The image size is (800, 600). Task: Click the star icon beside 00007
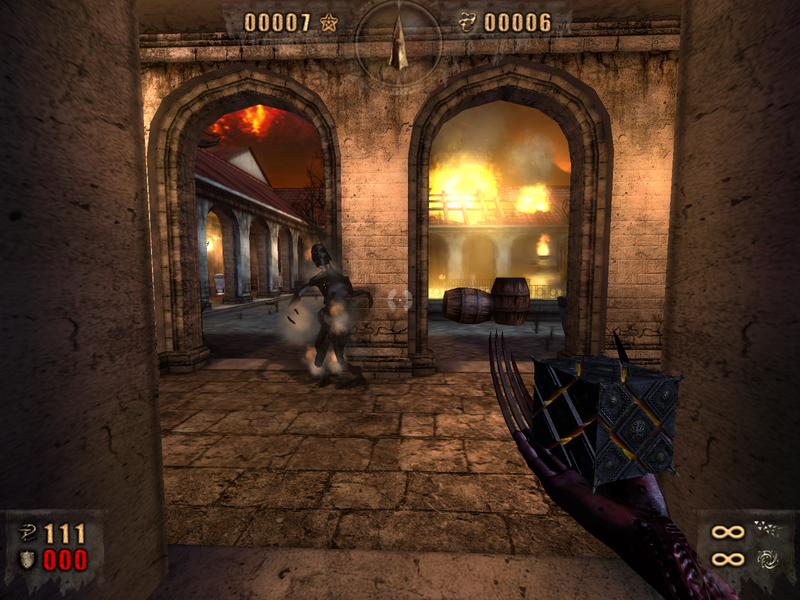(329, 21)
